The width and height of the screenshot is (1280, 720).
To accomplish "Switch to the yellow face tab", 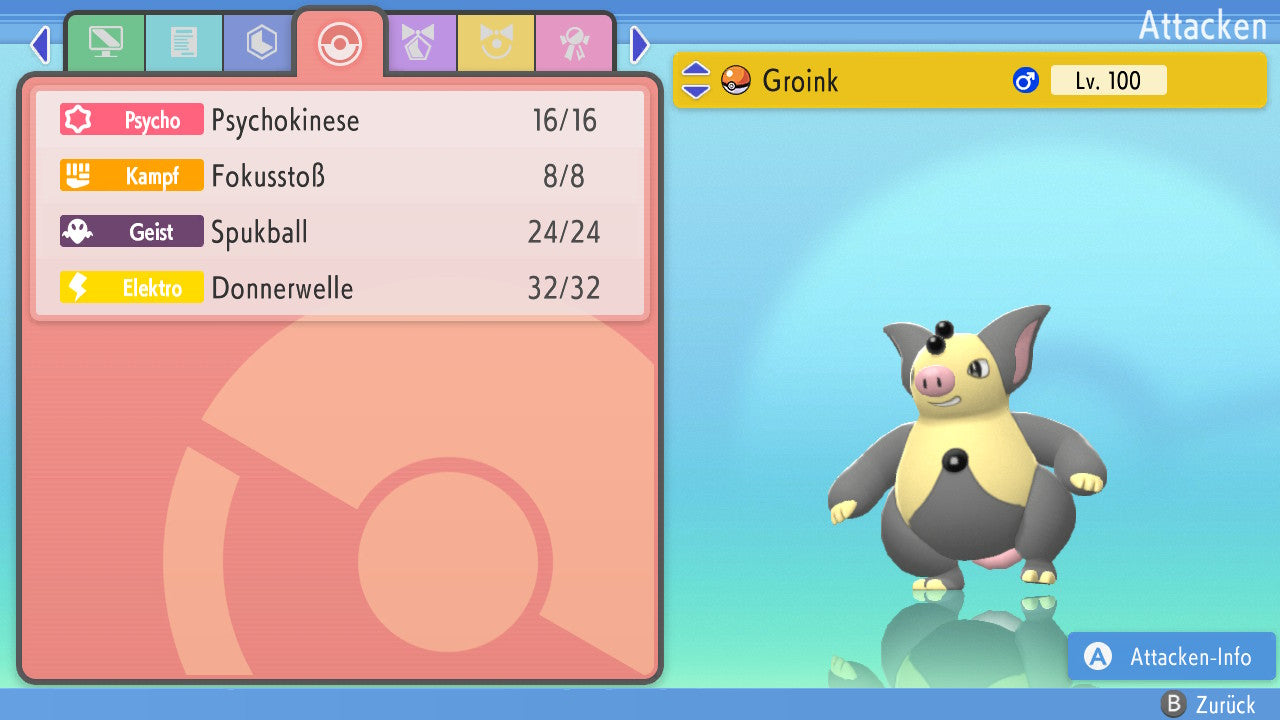I will pyautogui.click(x=496, y=43).
